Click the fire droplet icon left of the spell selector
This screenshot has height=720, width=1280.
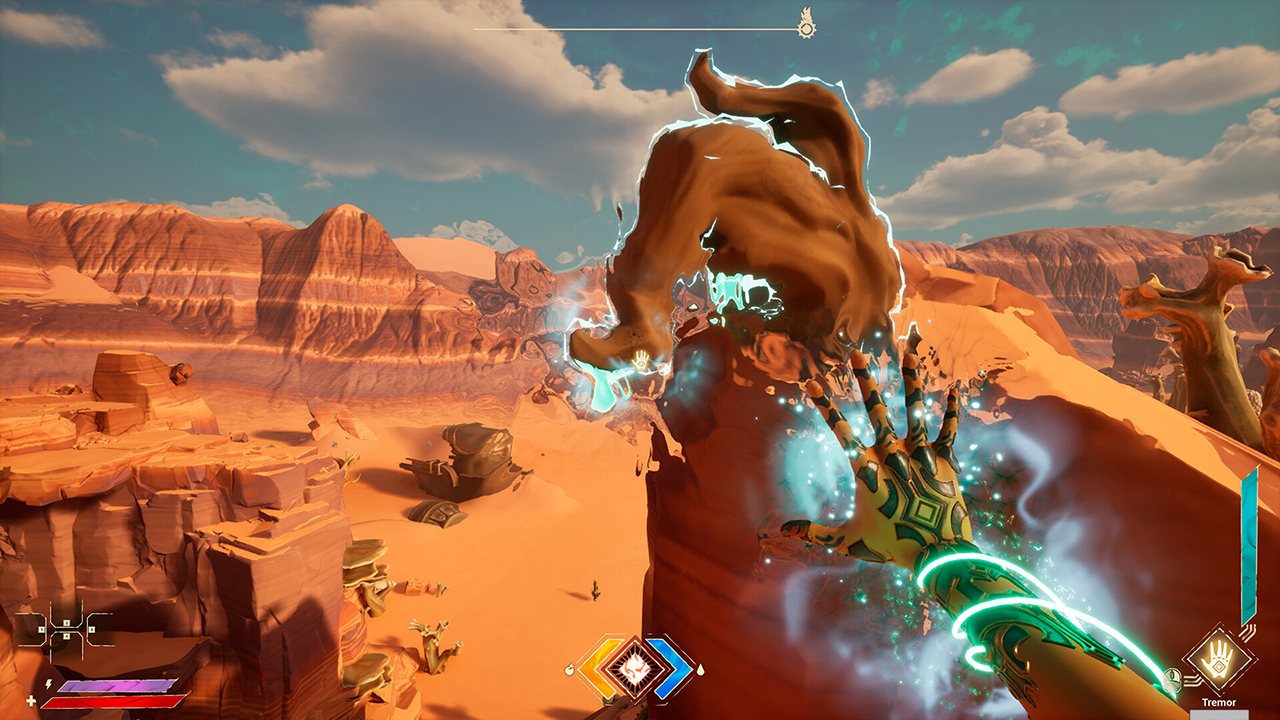point(571,669)
